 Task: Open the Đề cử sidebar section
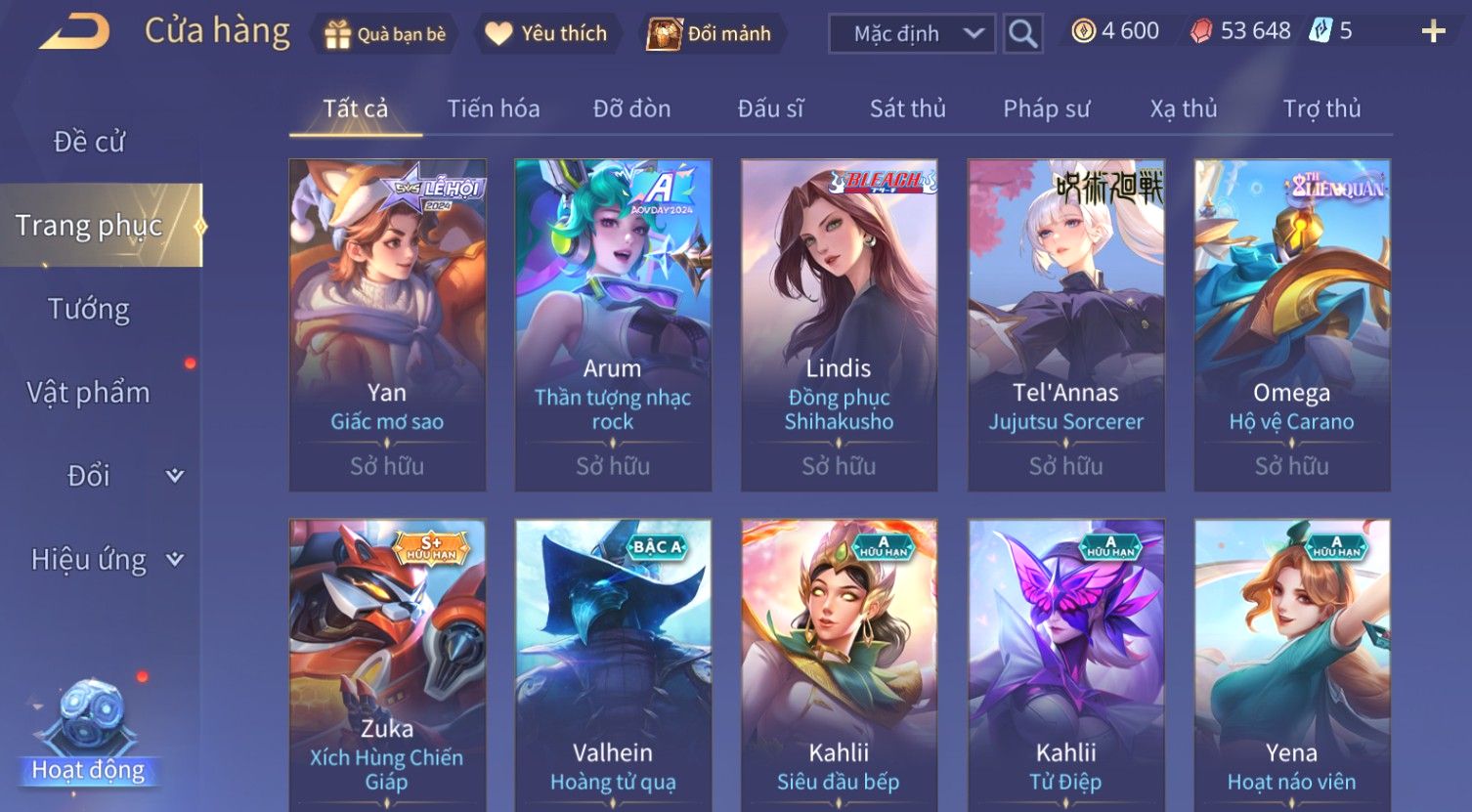click(89, 142)
